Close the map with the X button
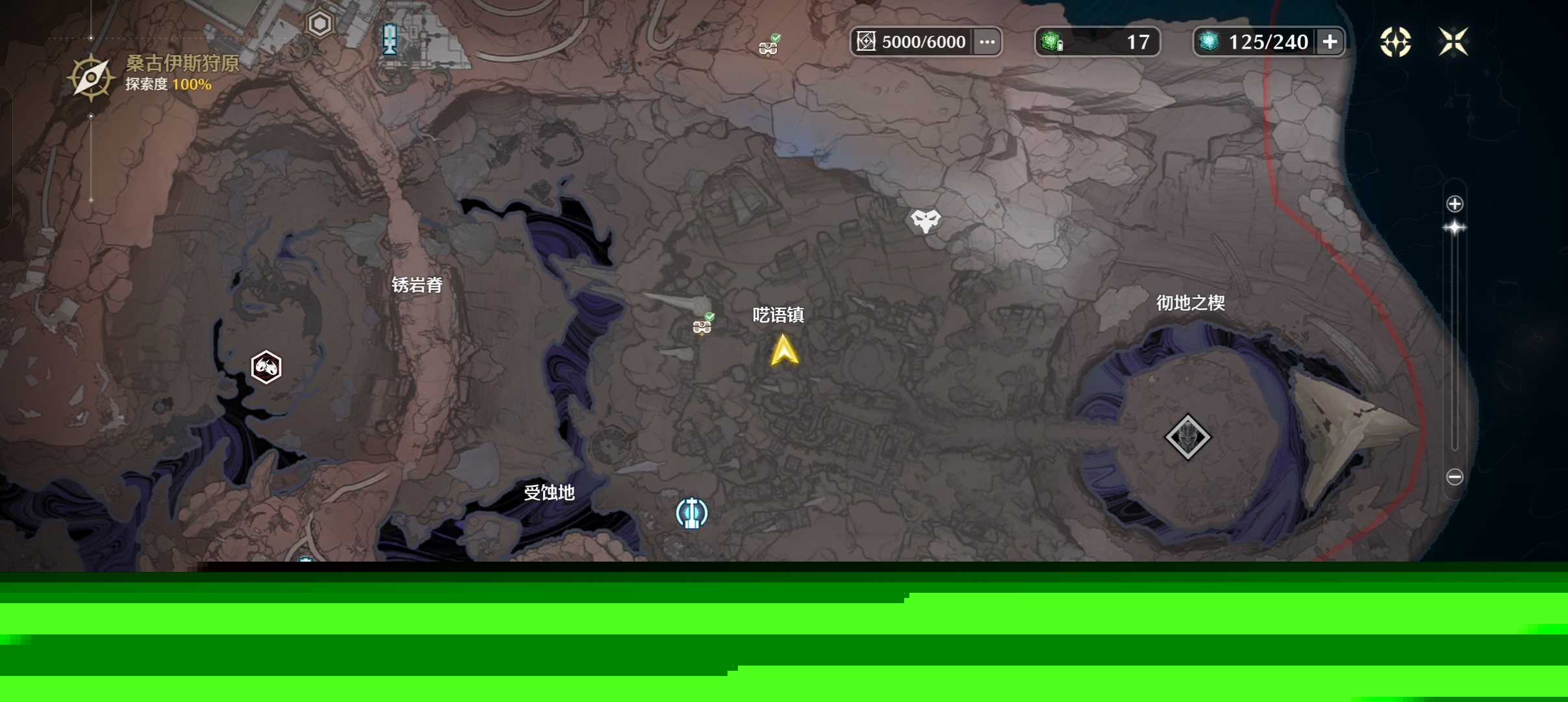The width and height of the screenshot is (1568, 702). pyautogui.click(x=1453, y=42)
